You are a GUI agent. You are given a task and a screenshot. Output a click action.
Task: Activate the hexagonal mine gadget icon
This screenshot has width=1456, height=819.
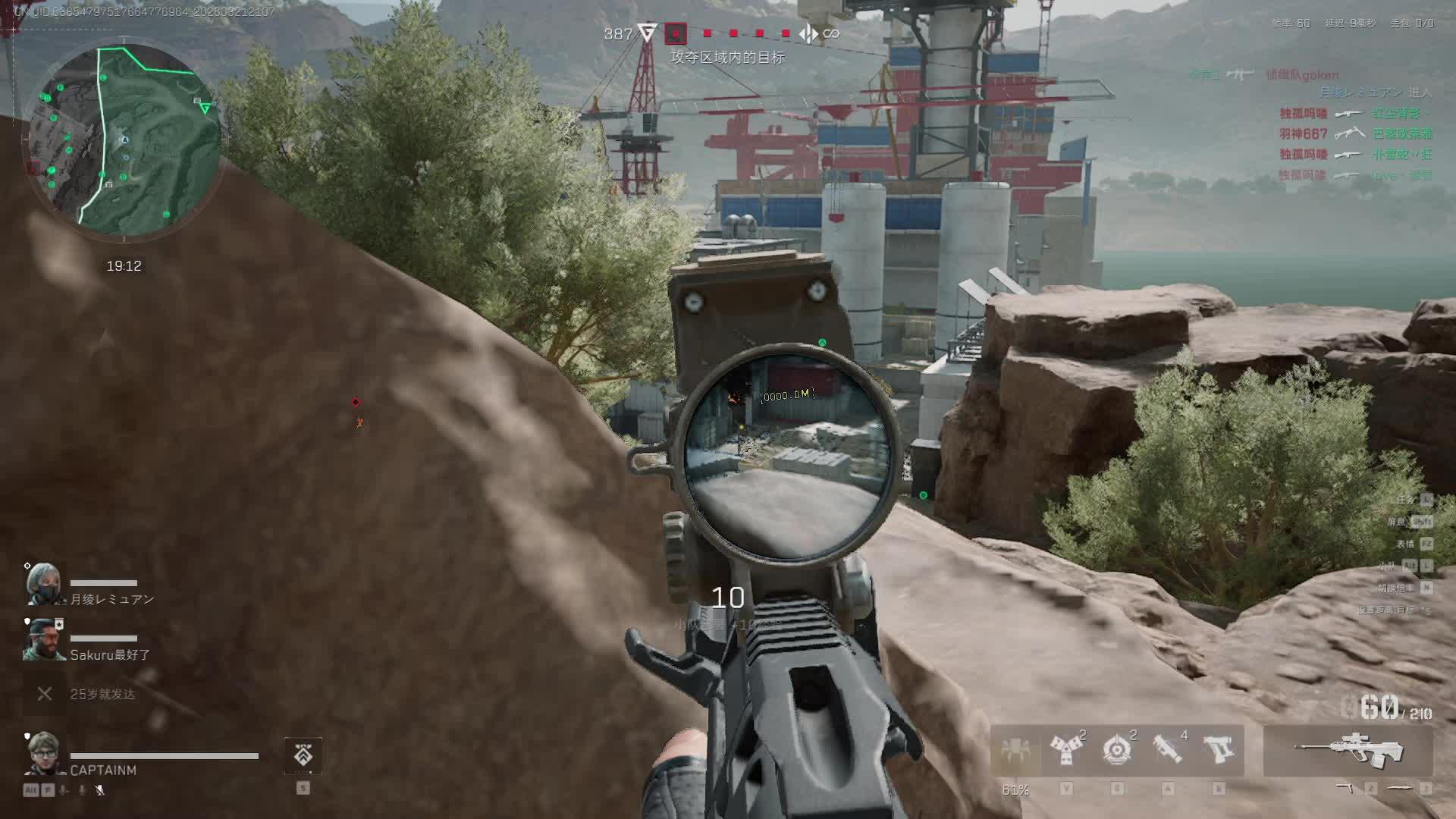1116,750
